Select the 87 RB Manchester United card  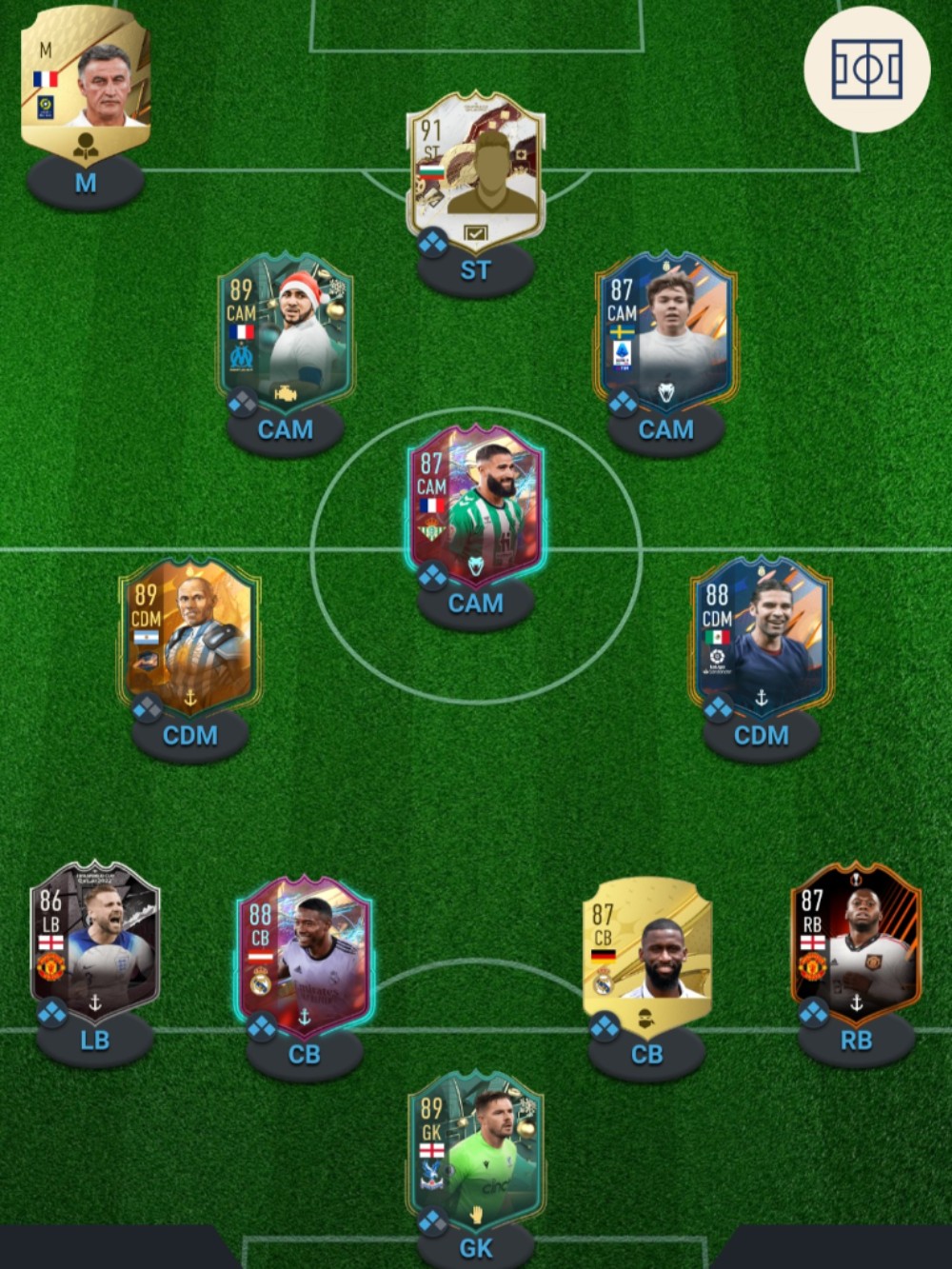coord(856,941)
